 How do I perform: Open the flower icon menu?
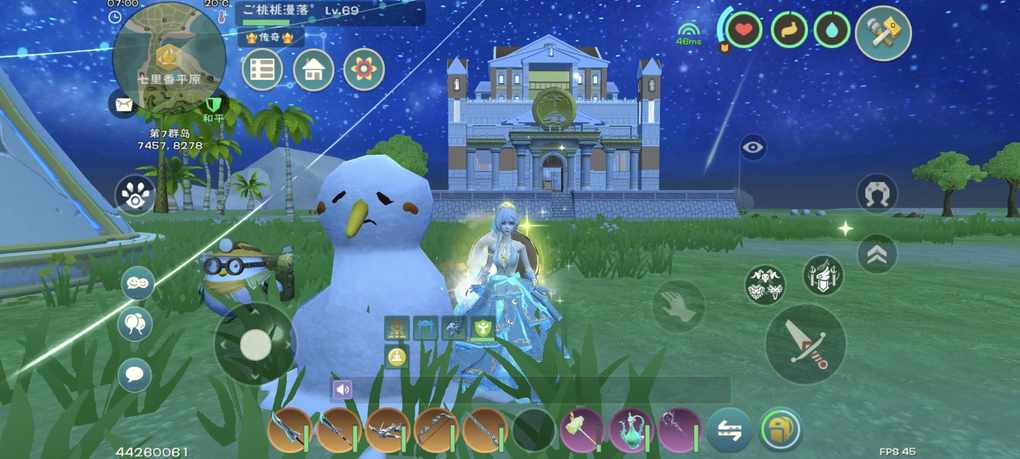364,69
